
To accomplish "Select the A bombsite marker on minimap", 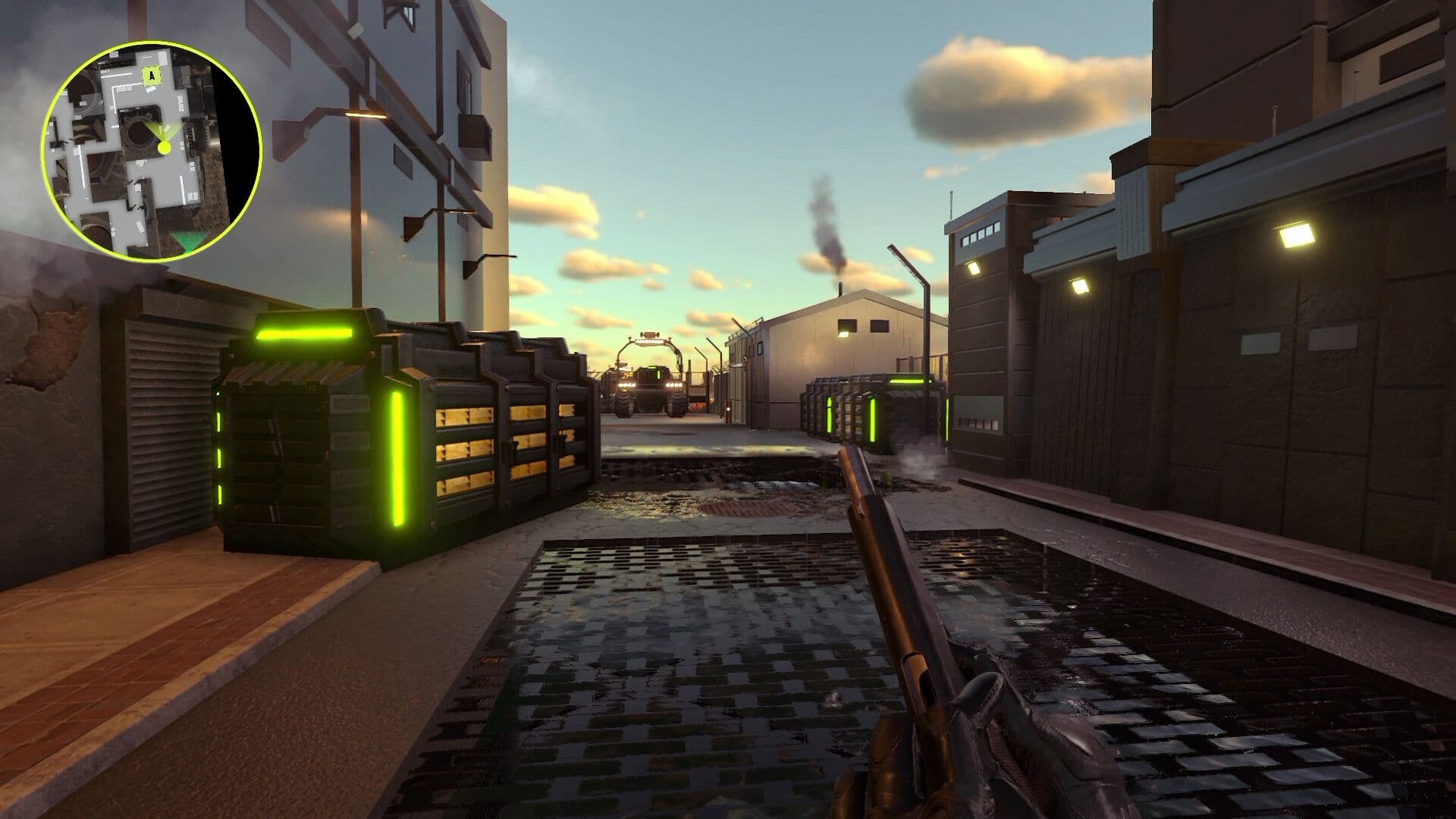I will [152, 75].
